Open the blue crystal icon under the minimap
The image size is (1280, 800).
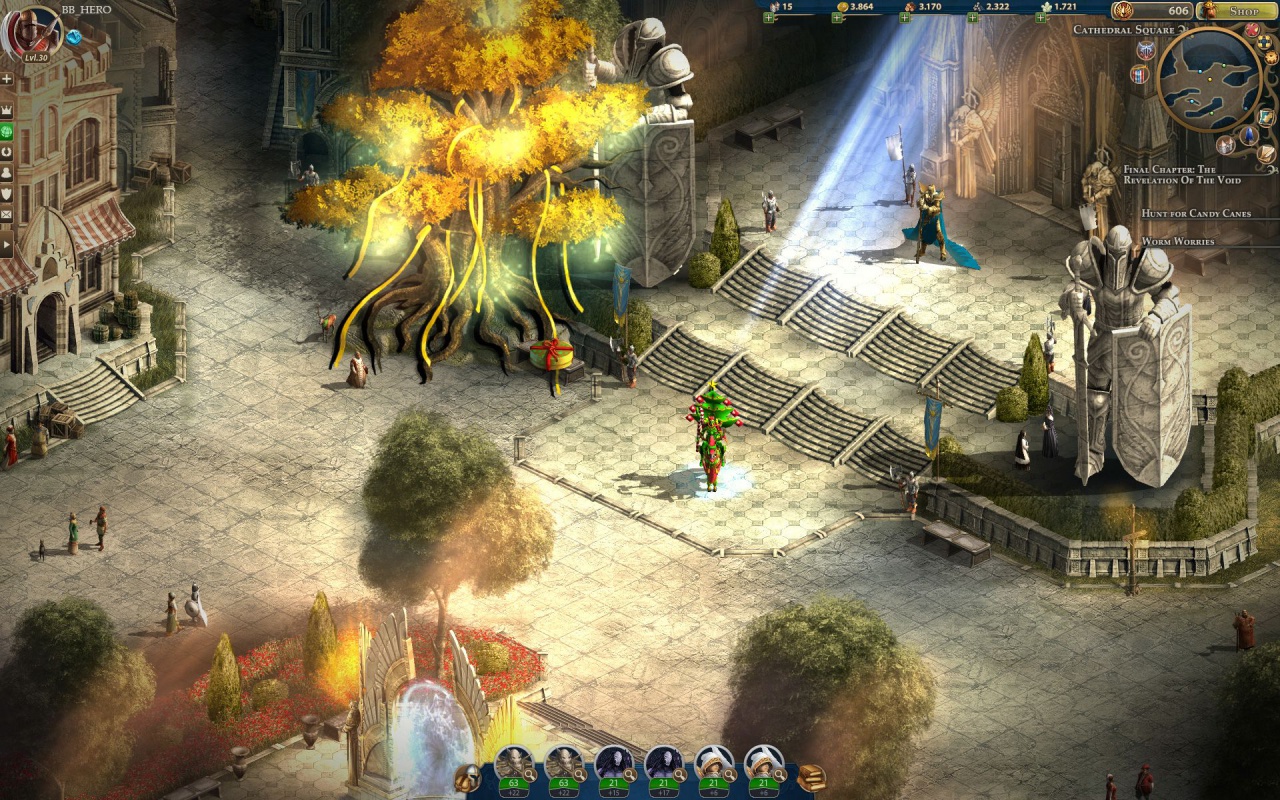point(1249,135)
